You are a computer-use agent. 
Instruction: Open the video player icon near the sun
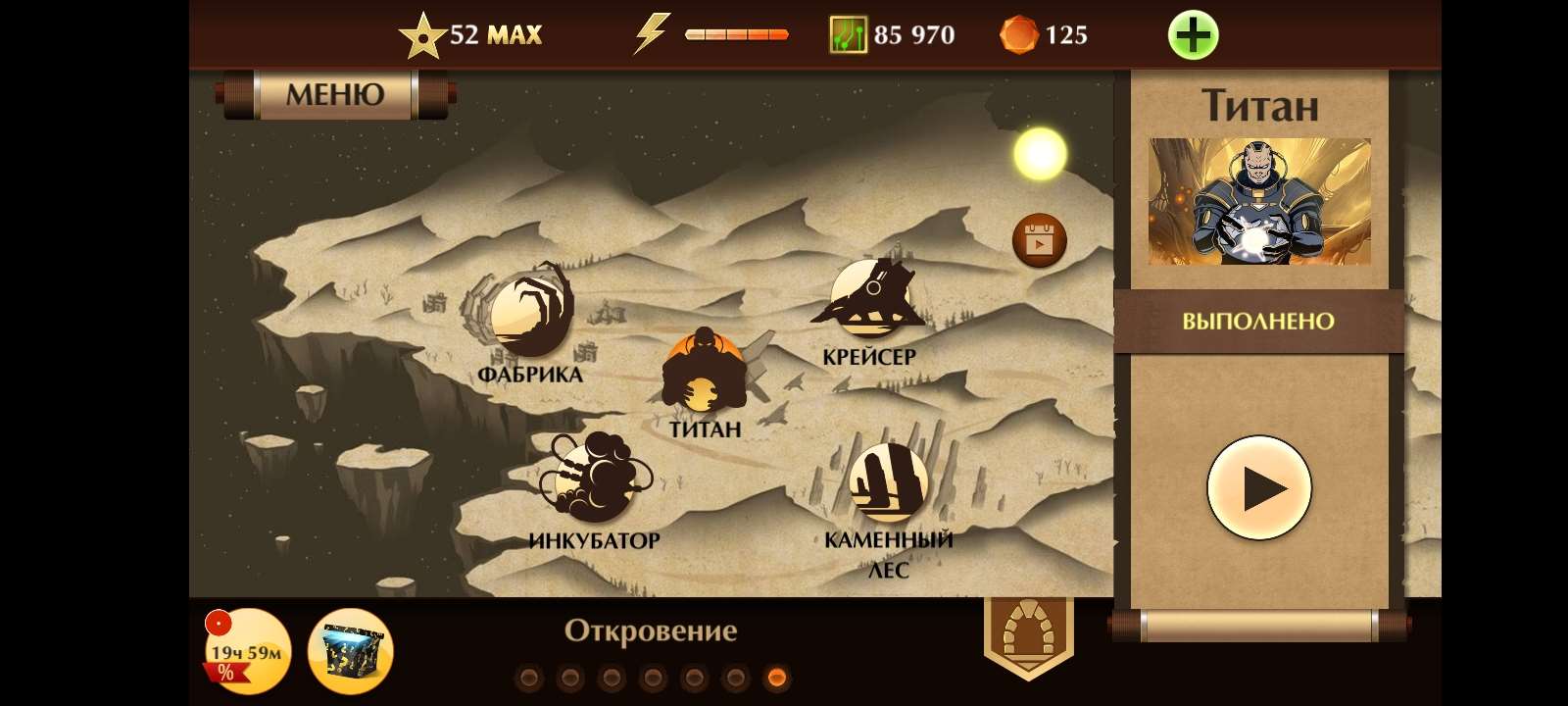[1039, 238]
